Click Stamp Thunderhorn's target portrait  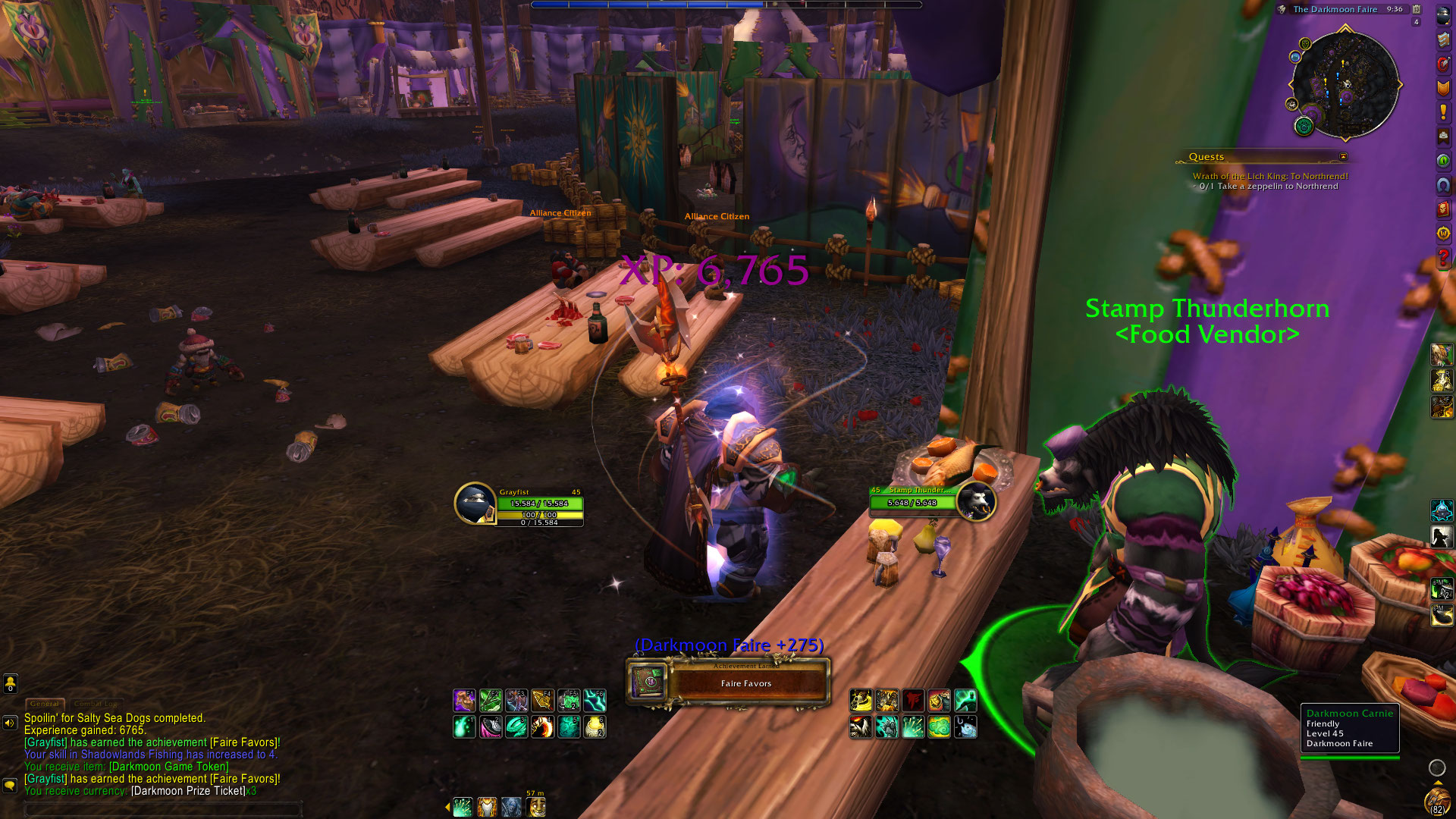click(x=976, y=500)
